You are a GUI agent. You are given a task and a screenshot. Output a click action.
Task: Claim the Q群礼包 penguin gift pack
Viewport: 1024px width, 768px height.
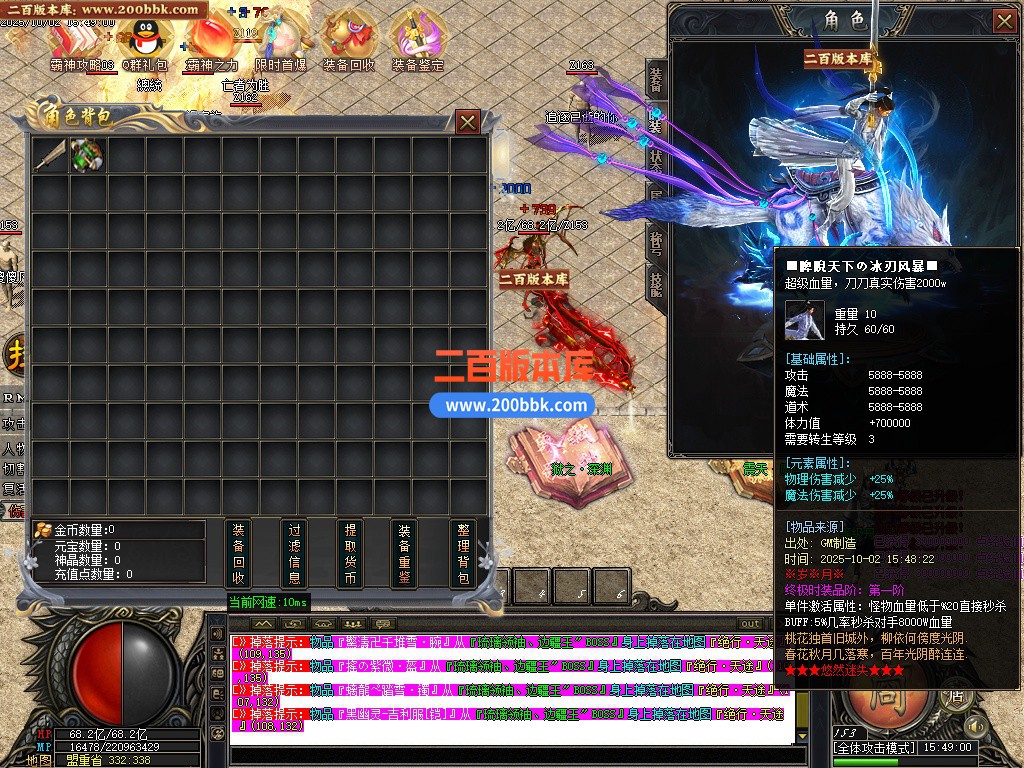[142, 42]
